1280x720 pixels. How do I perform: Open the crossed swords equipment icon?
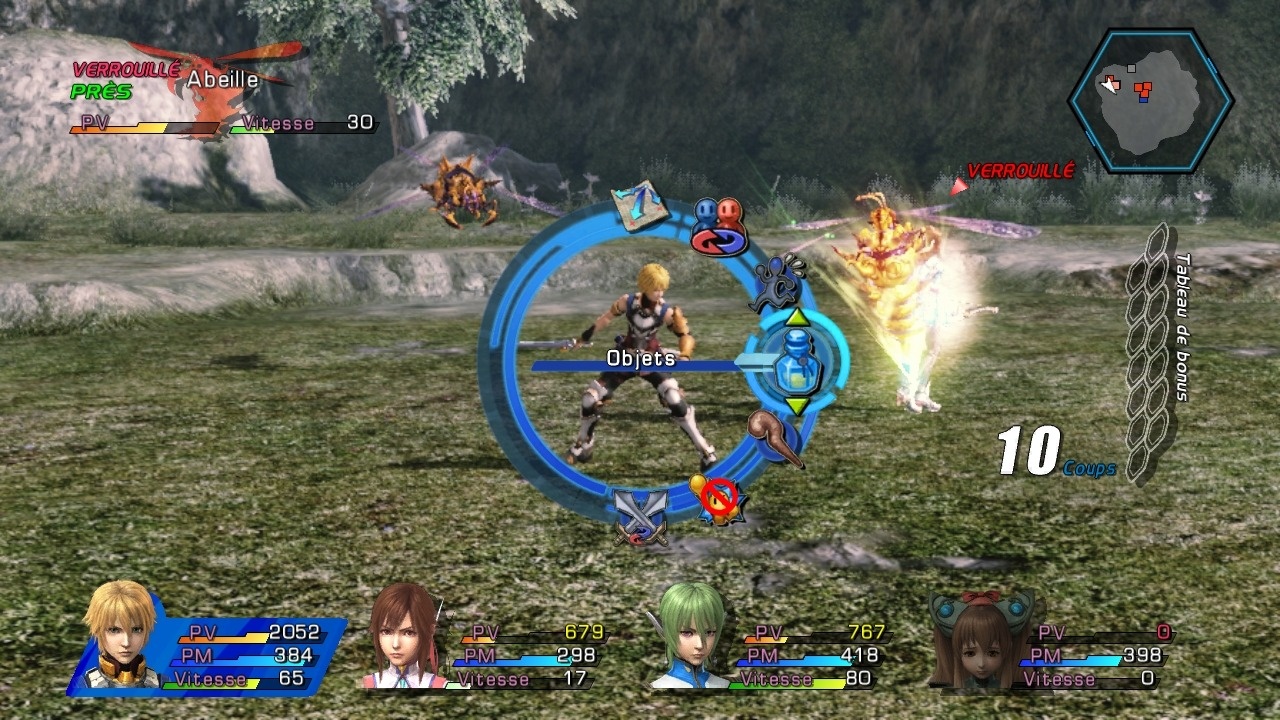click(x=641, y=518)
